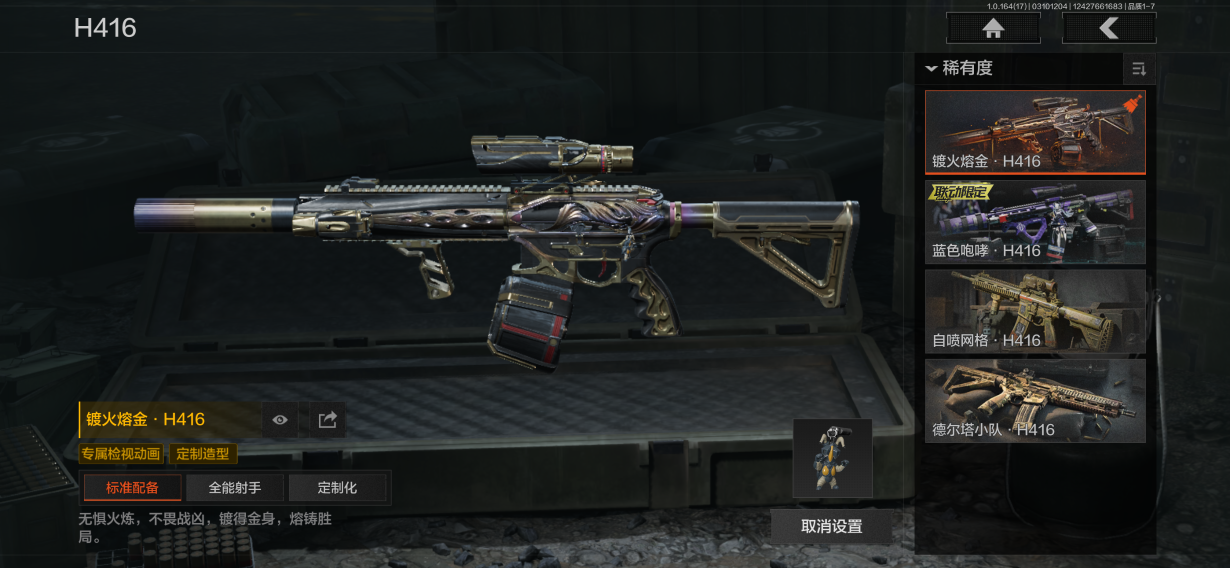Open the weapon charm pendant slot
The image size is (1230, 568).
coord(832,458)
